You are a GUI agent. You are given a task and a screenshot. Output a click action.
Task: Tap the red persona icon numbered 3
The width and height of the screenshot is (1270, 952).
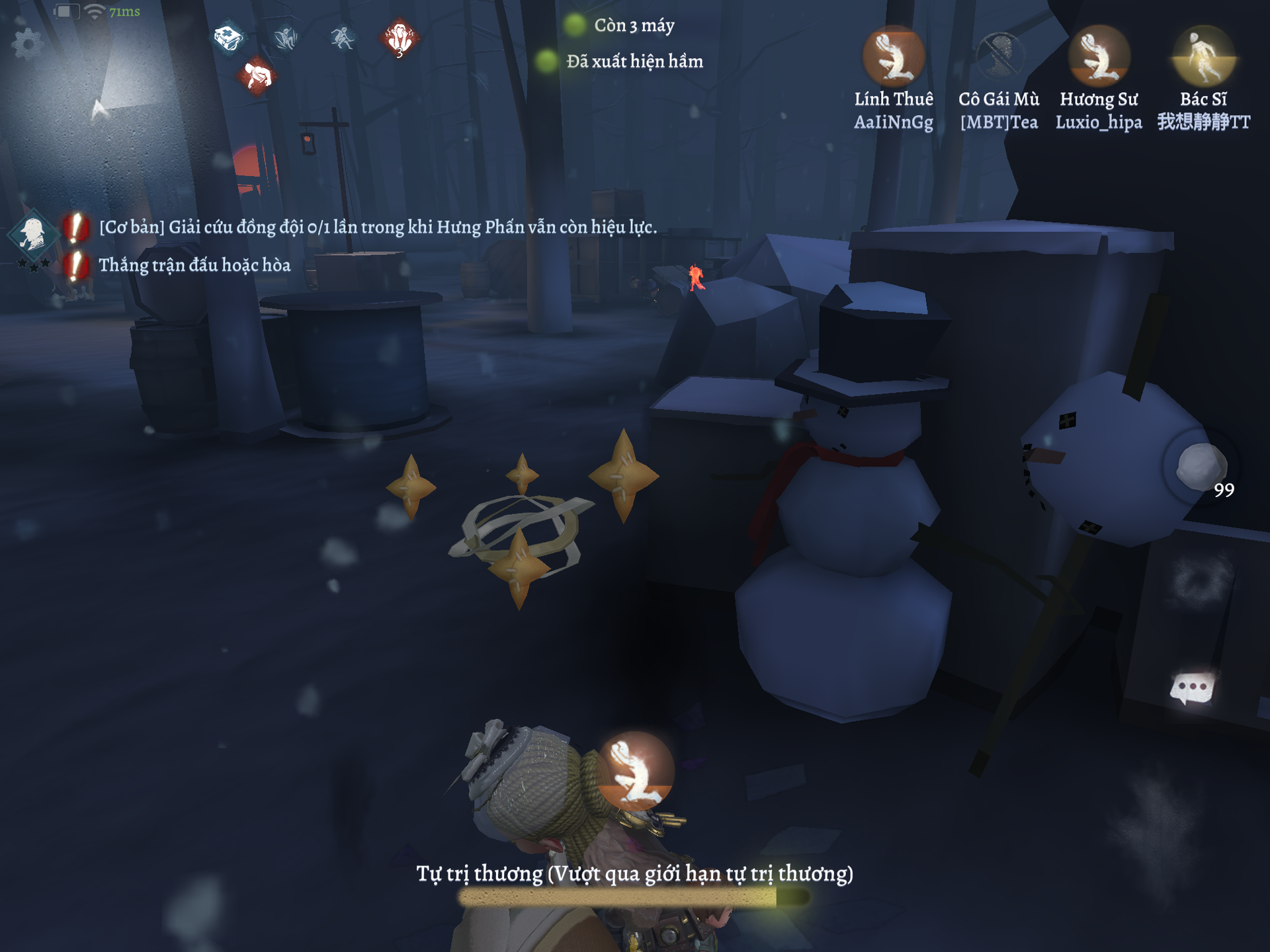tap(399, 38)
